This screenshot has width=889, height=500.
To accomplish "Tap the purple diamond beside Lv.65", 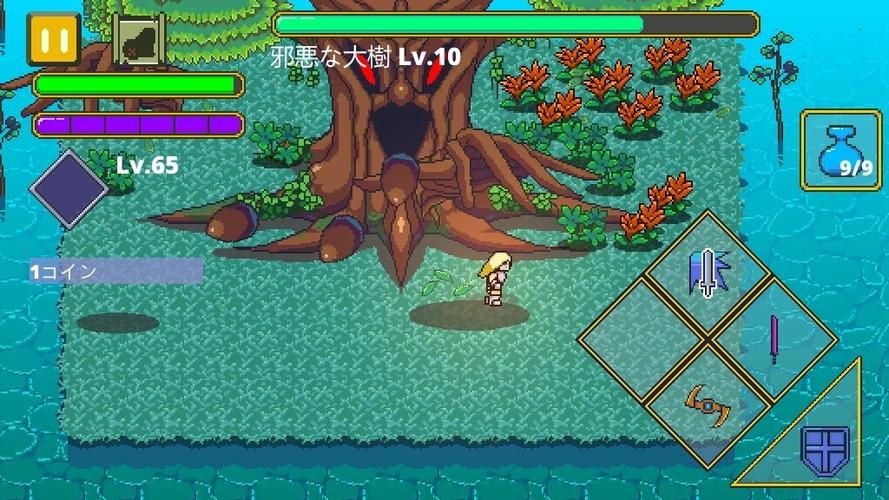I will 69,189.
